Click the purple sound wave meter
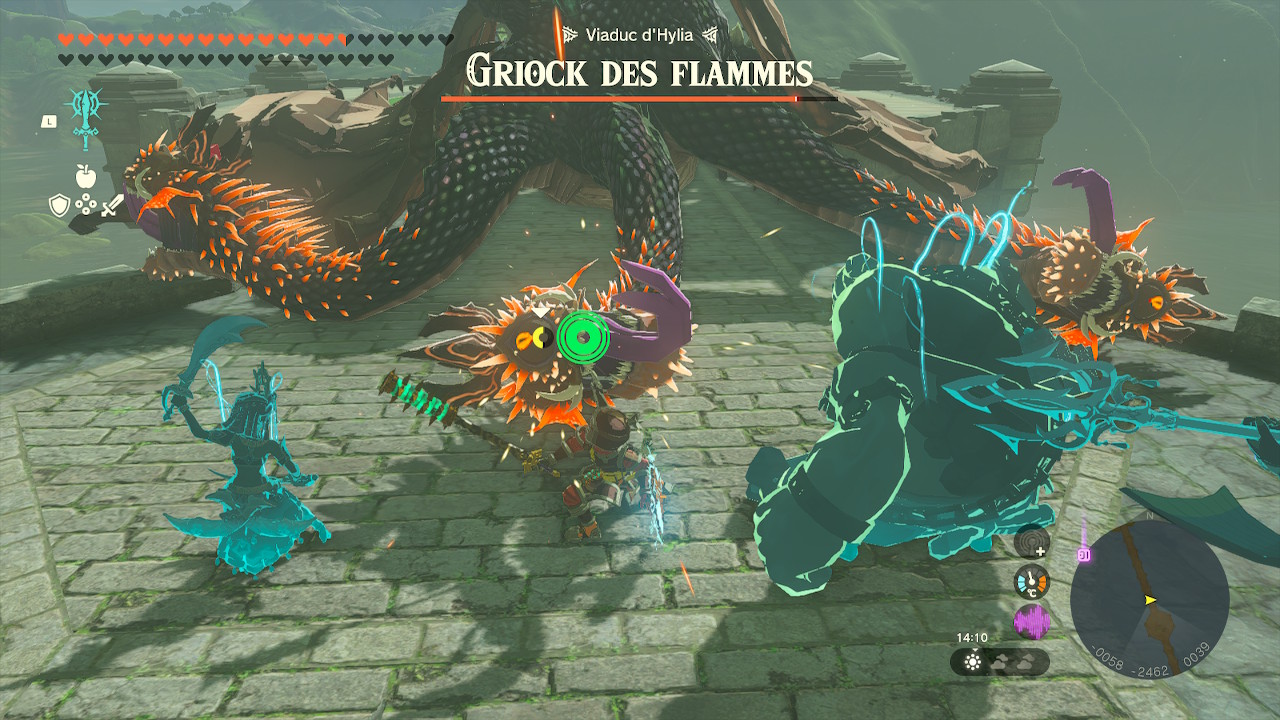Screen dimensions: 1280x720 1031,621
